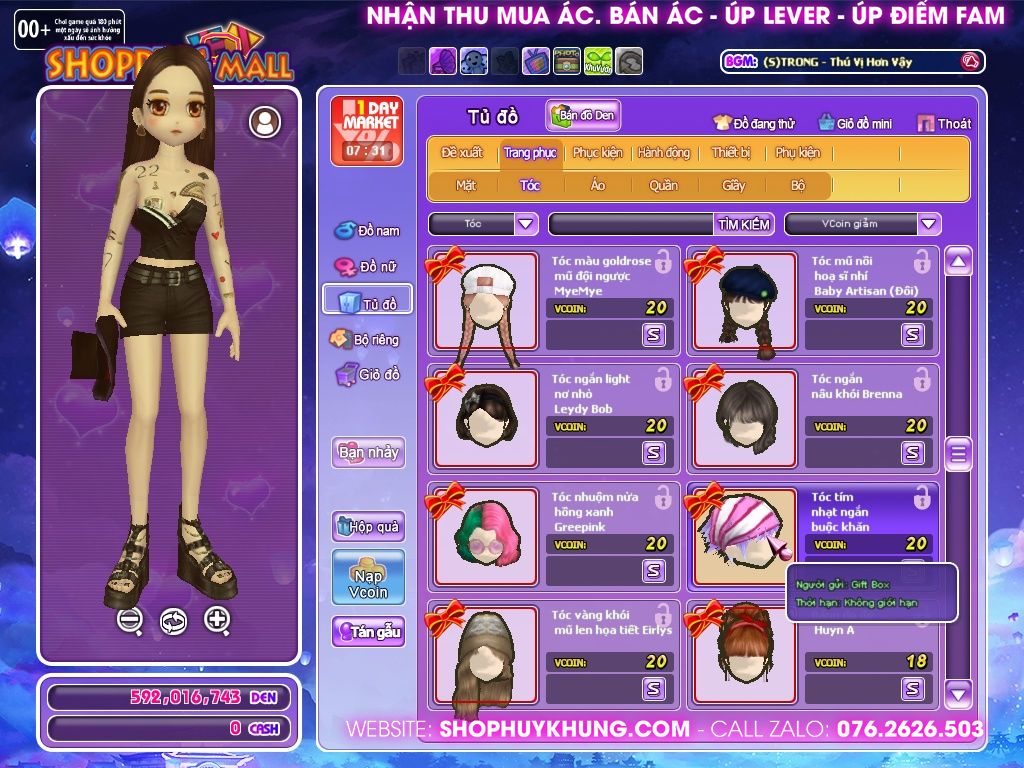Open the VCoin giảm sort dropdown
This screenshot has width=1024, height=768.
[929, 224]
